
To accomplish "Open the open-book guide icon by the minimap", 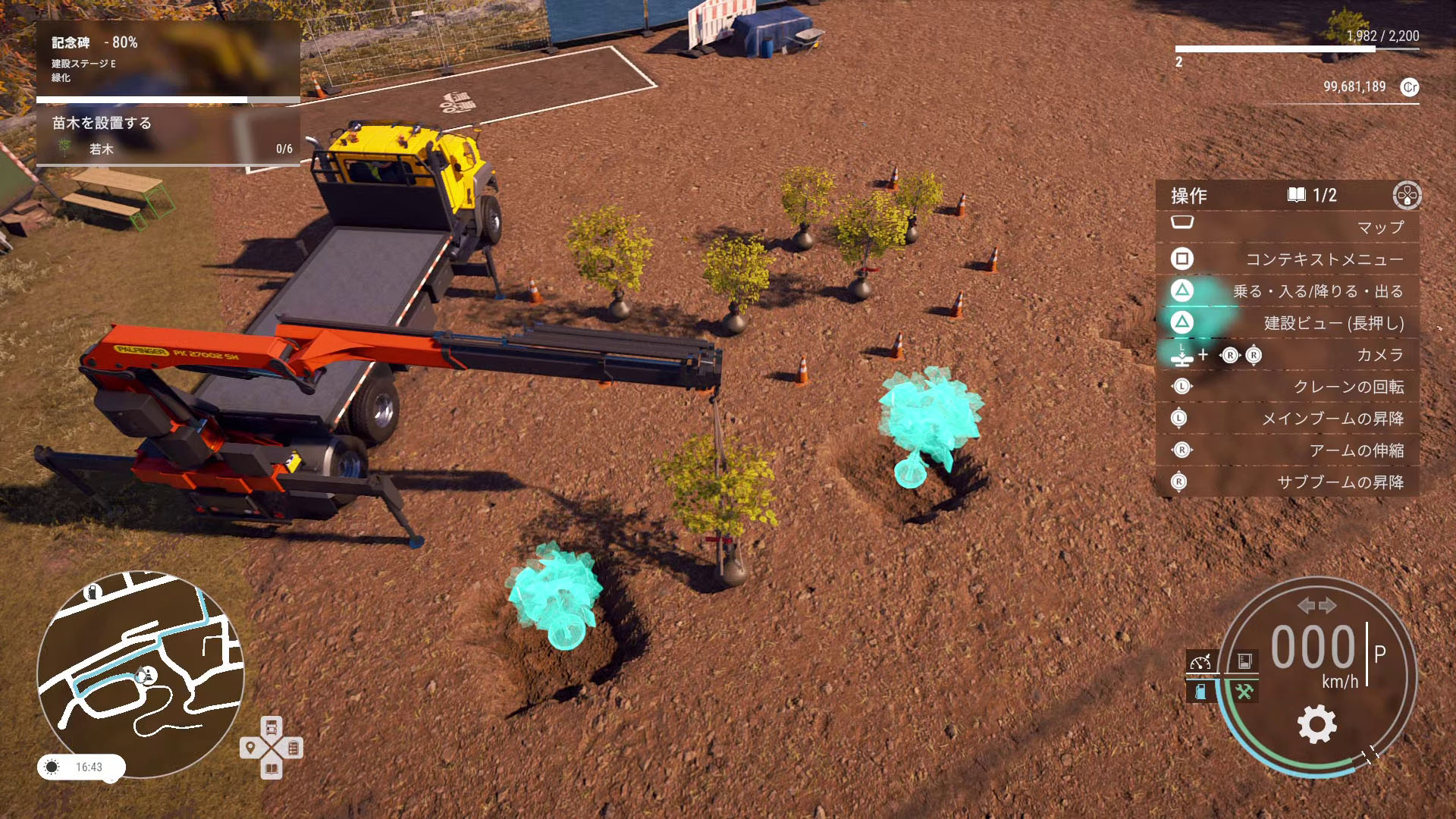I will click(271, 769).
